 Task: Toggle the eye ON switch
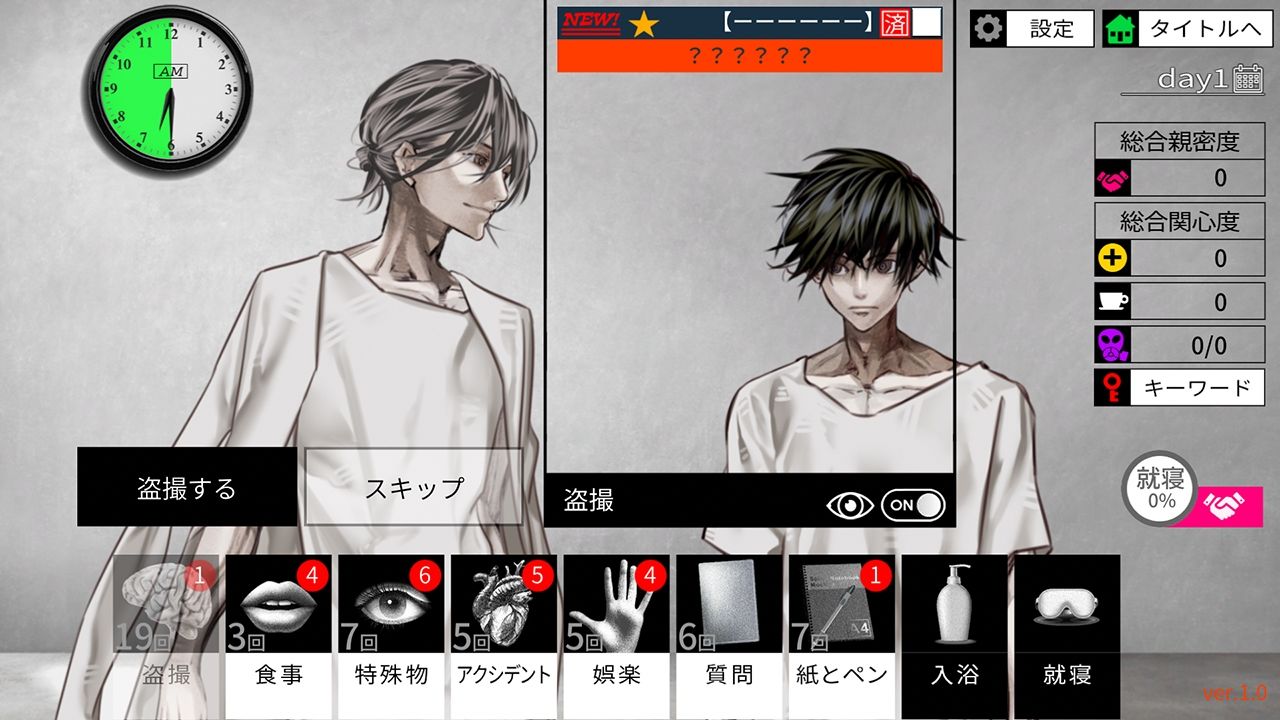913,505
